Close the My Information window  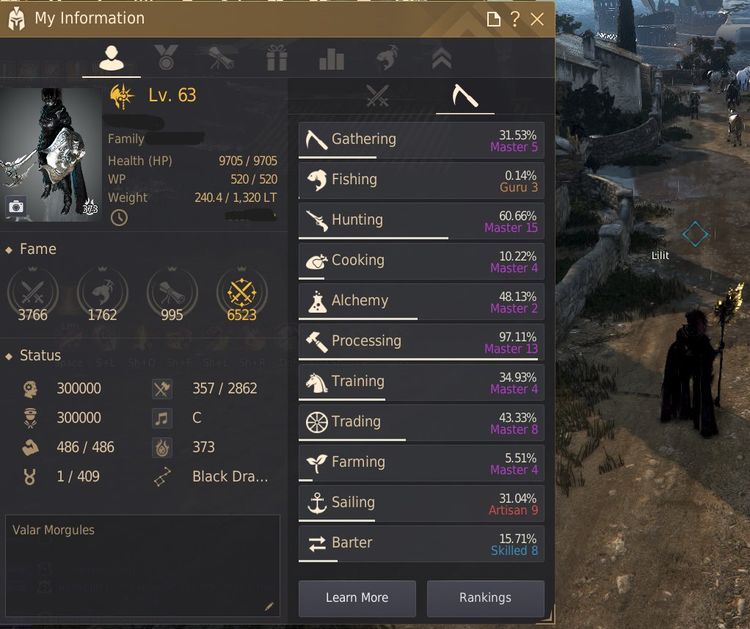(538, 19)
